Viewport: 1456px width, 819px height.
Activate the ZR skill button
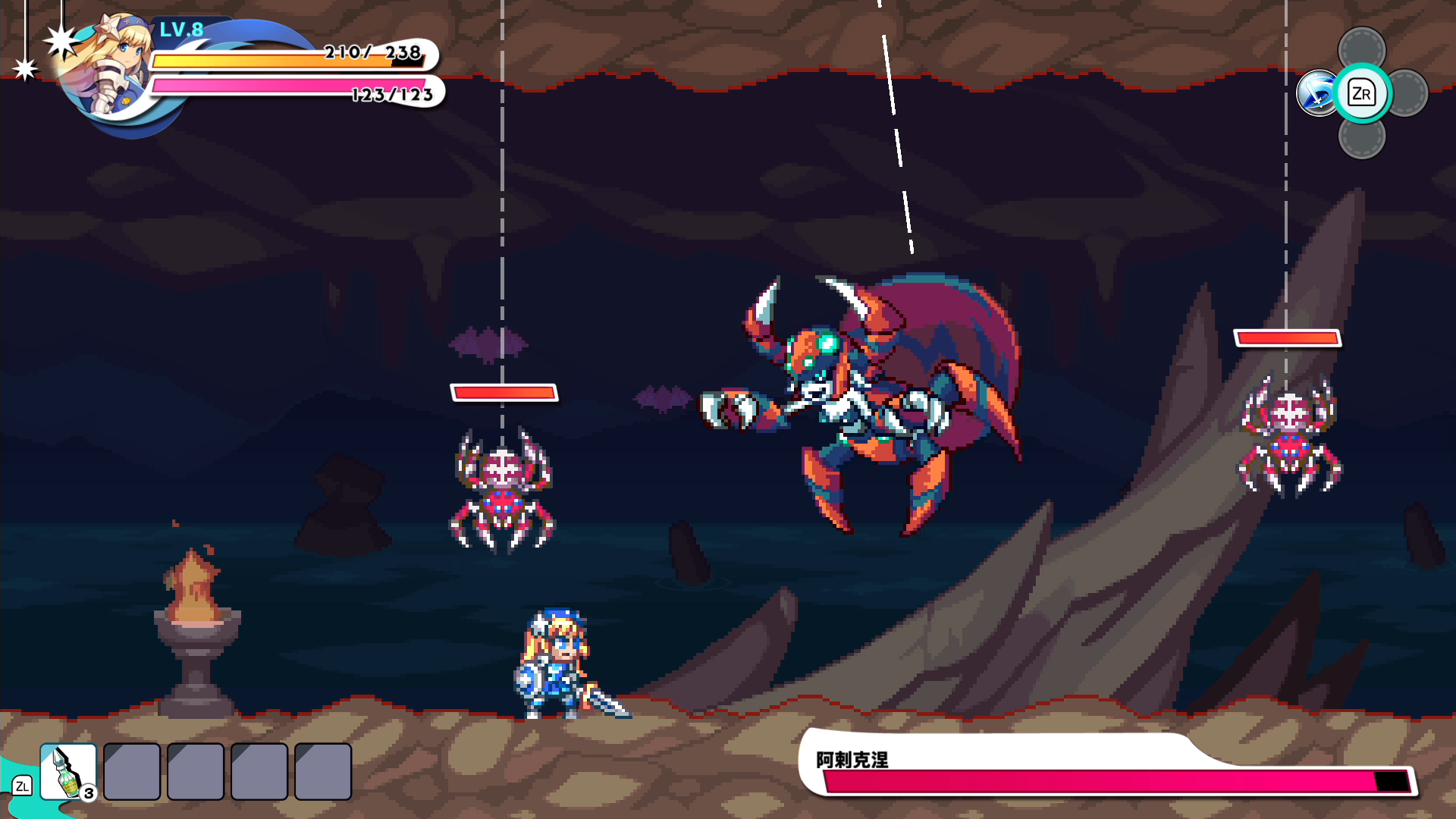click(x=1362, y=93)
